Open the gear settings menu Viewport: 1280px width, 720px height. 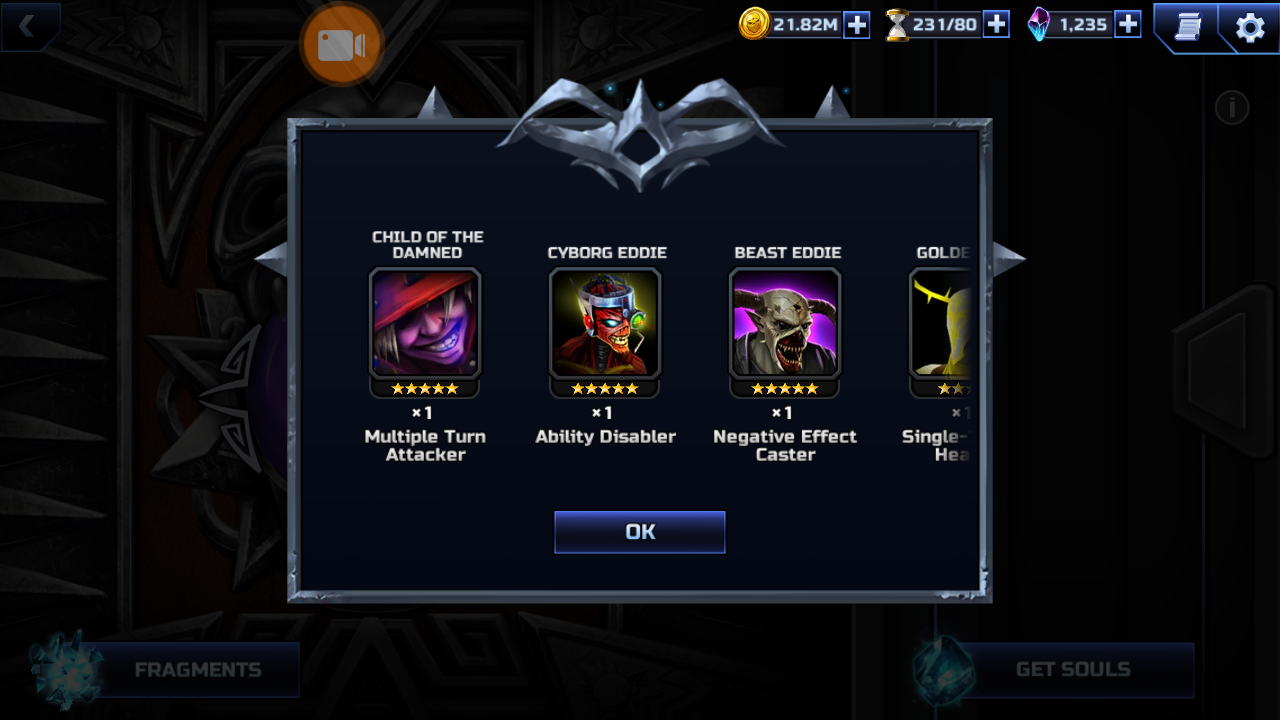tap(1250, 27)
